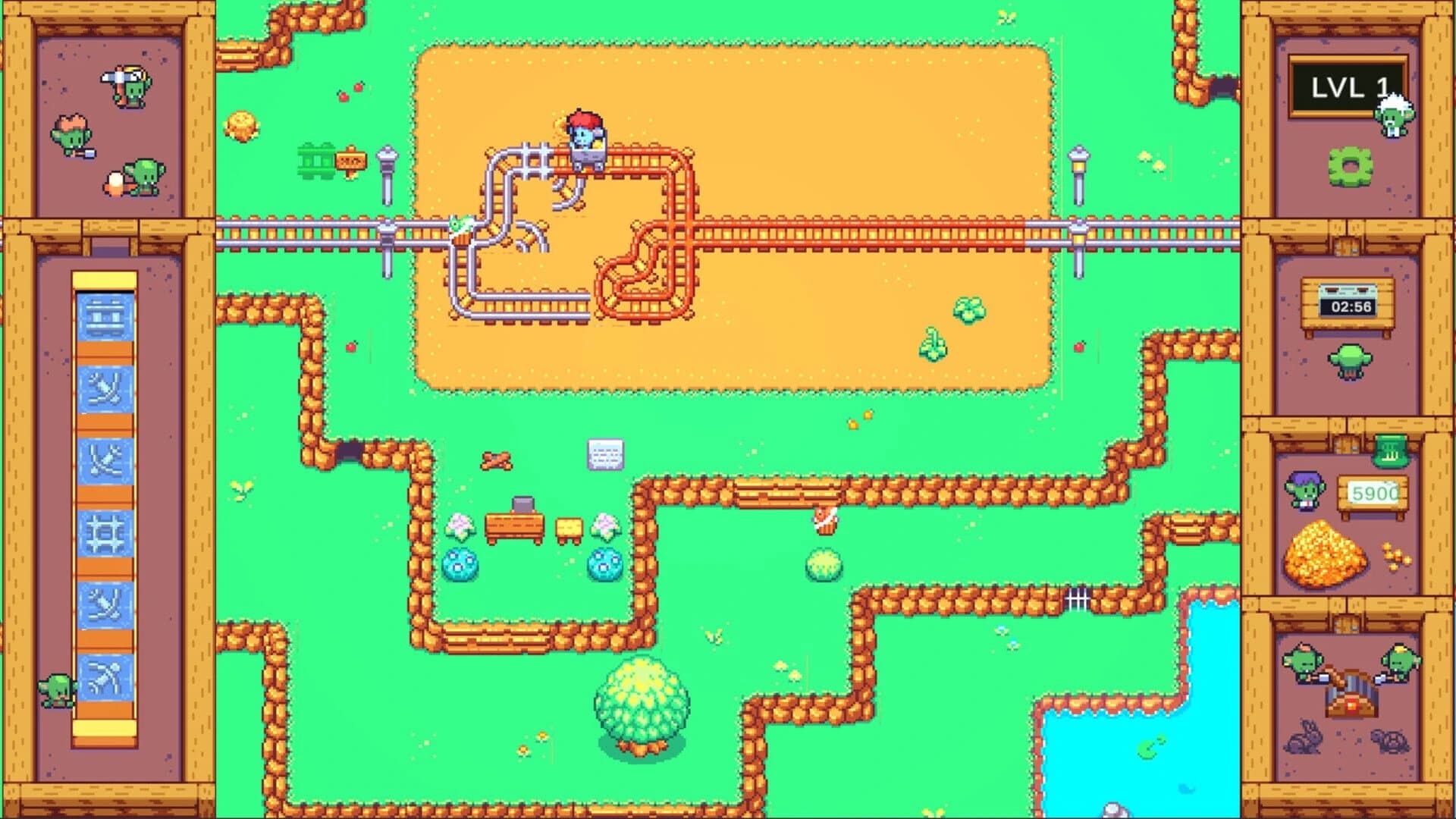Click the counter displaying 5900
Image resolution: width=1456 pixels, height=819 pixels.
pyautogui.click(x=1373, y=493)
